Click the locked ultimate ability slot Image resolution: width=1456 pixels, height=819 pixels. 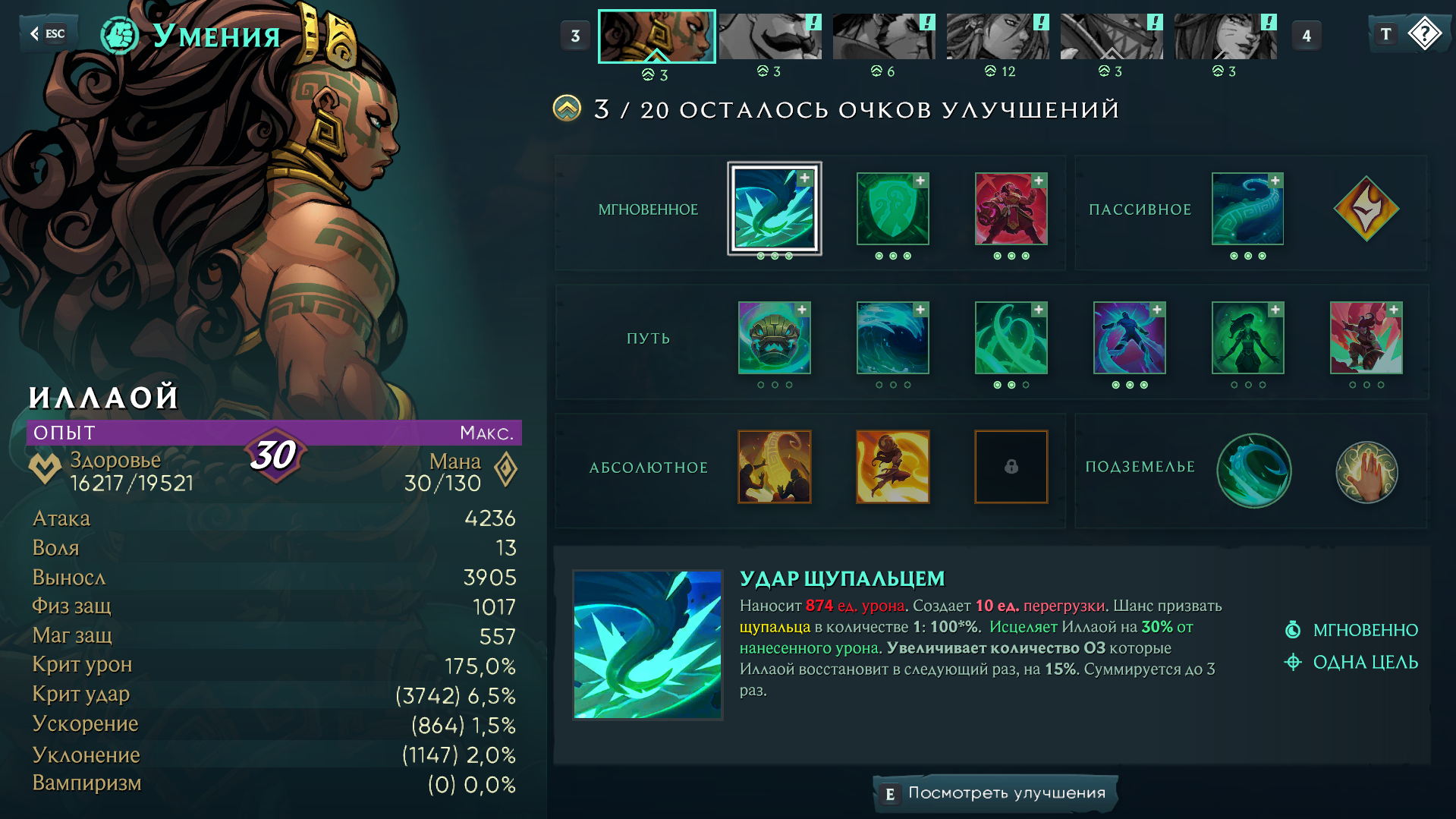pyautogui.click(x=1011, y=467)
